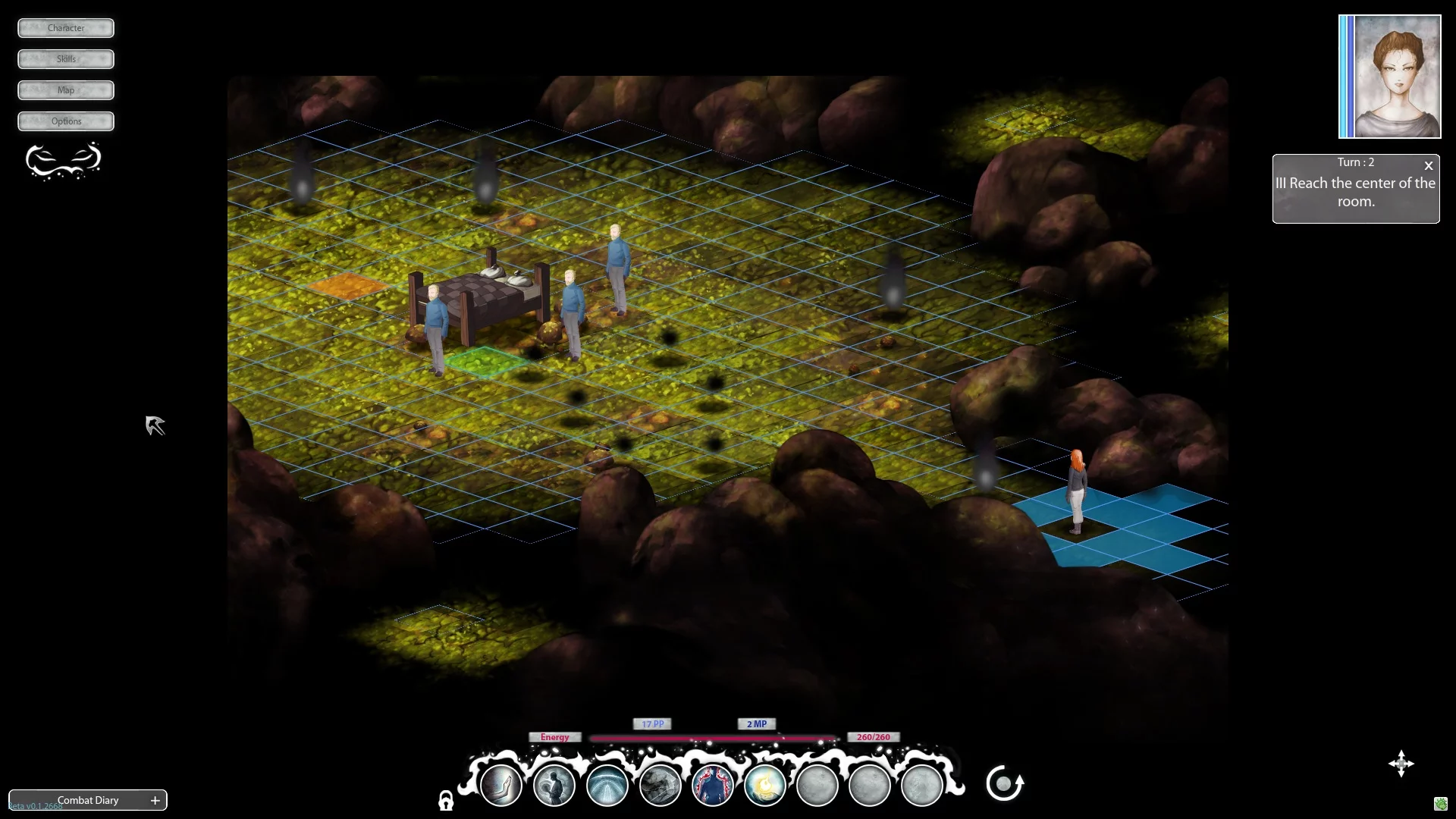Toggle the skill bar padlock

point(446,801)
